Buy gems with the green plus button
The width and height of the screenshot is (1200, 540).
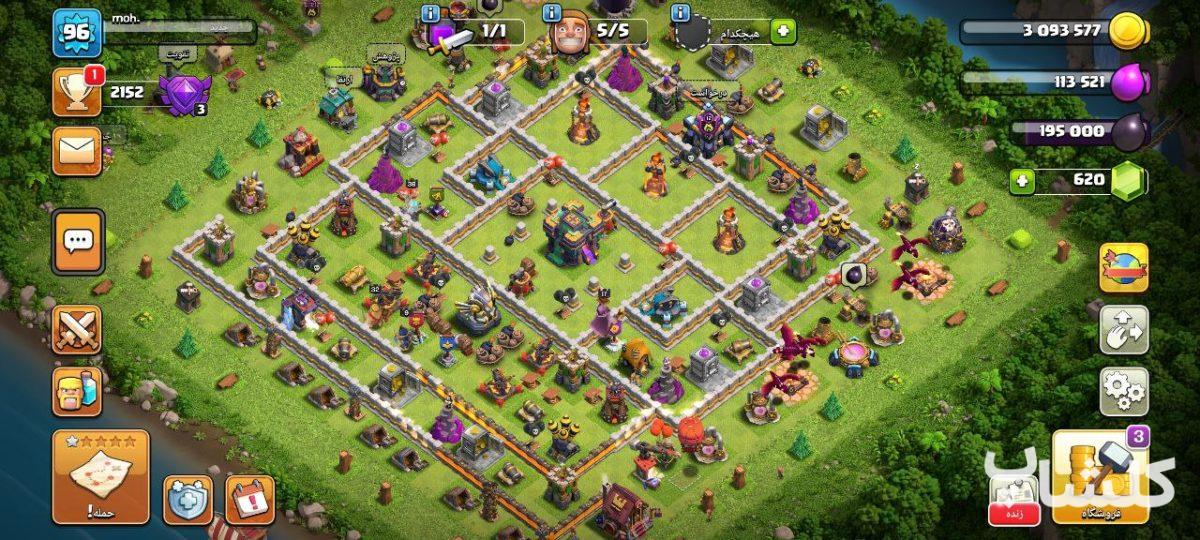coord(1022,181)
